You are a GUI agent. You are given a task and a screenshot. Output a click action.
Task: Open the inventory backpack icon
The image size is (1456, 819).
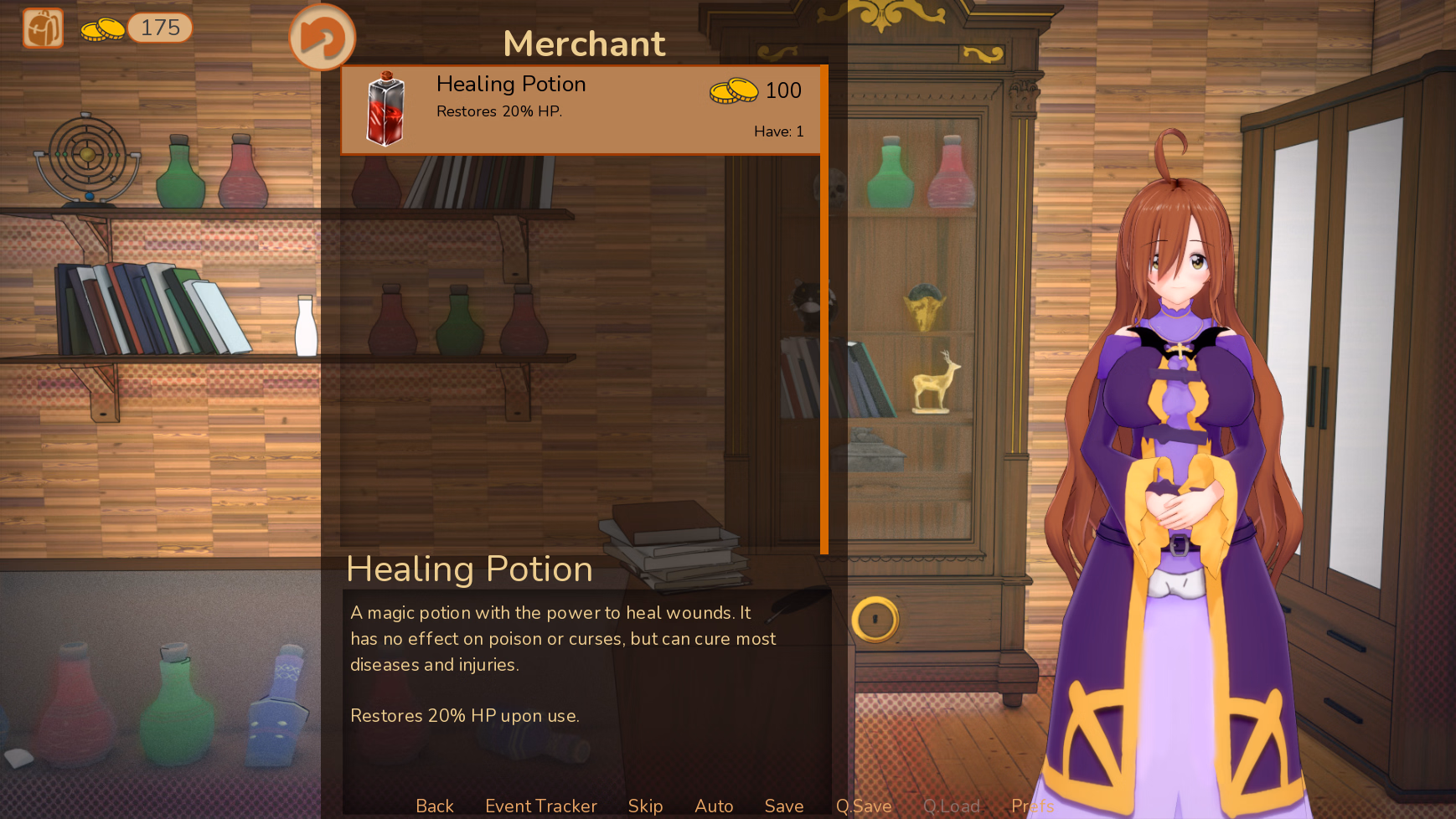click(42, 28)
